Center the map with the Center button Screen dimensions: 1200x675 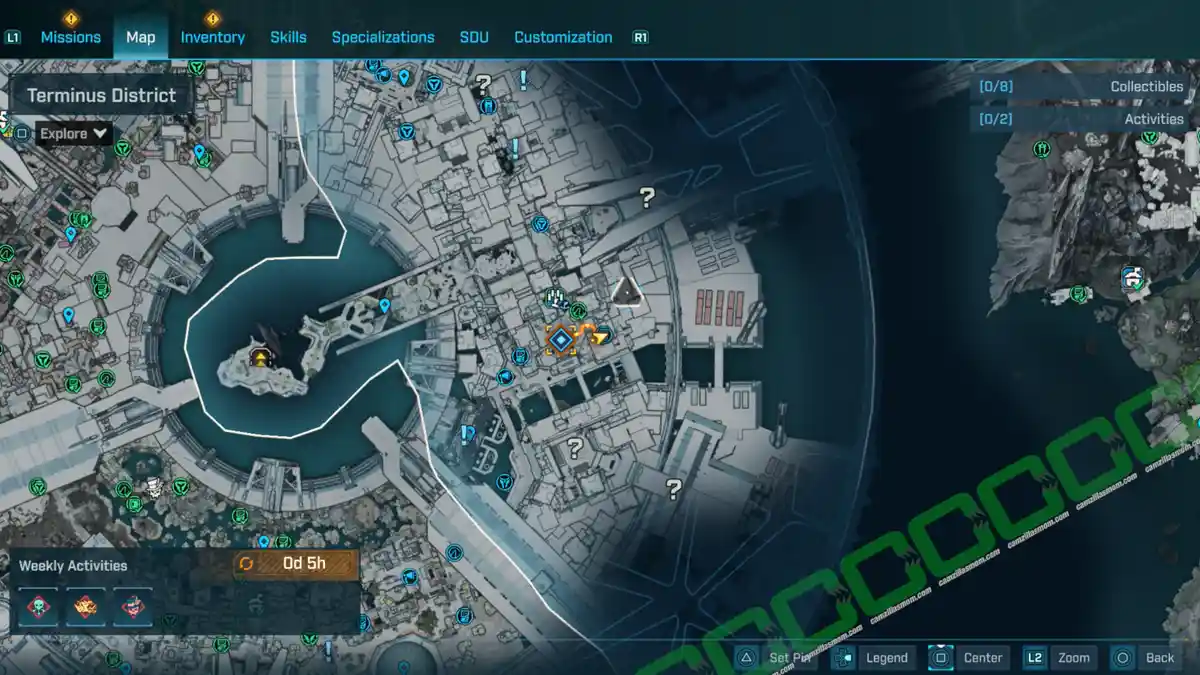coord(968,657)
